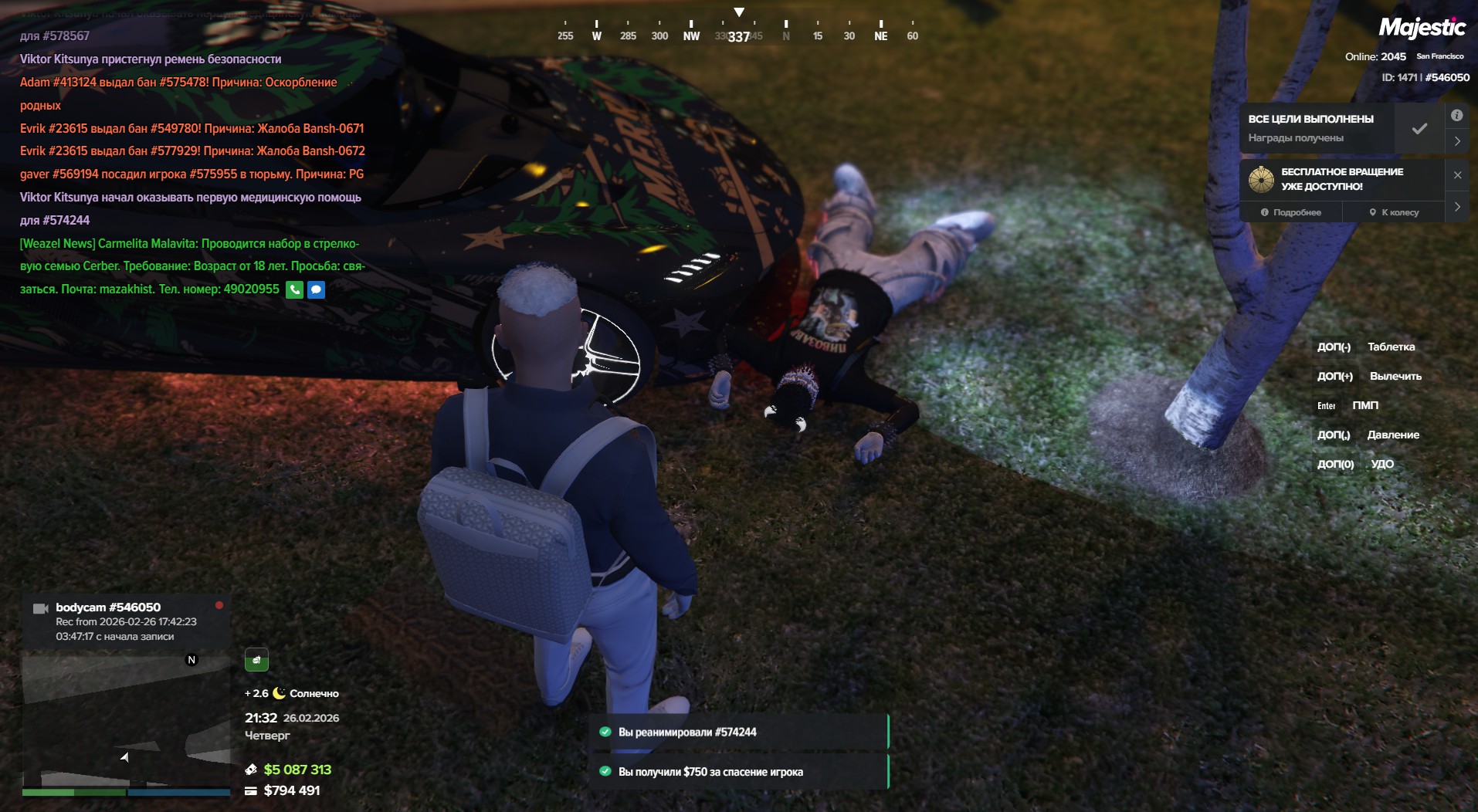Send a message to the ad author

[x=316, y=289]
